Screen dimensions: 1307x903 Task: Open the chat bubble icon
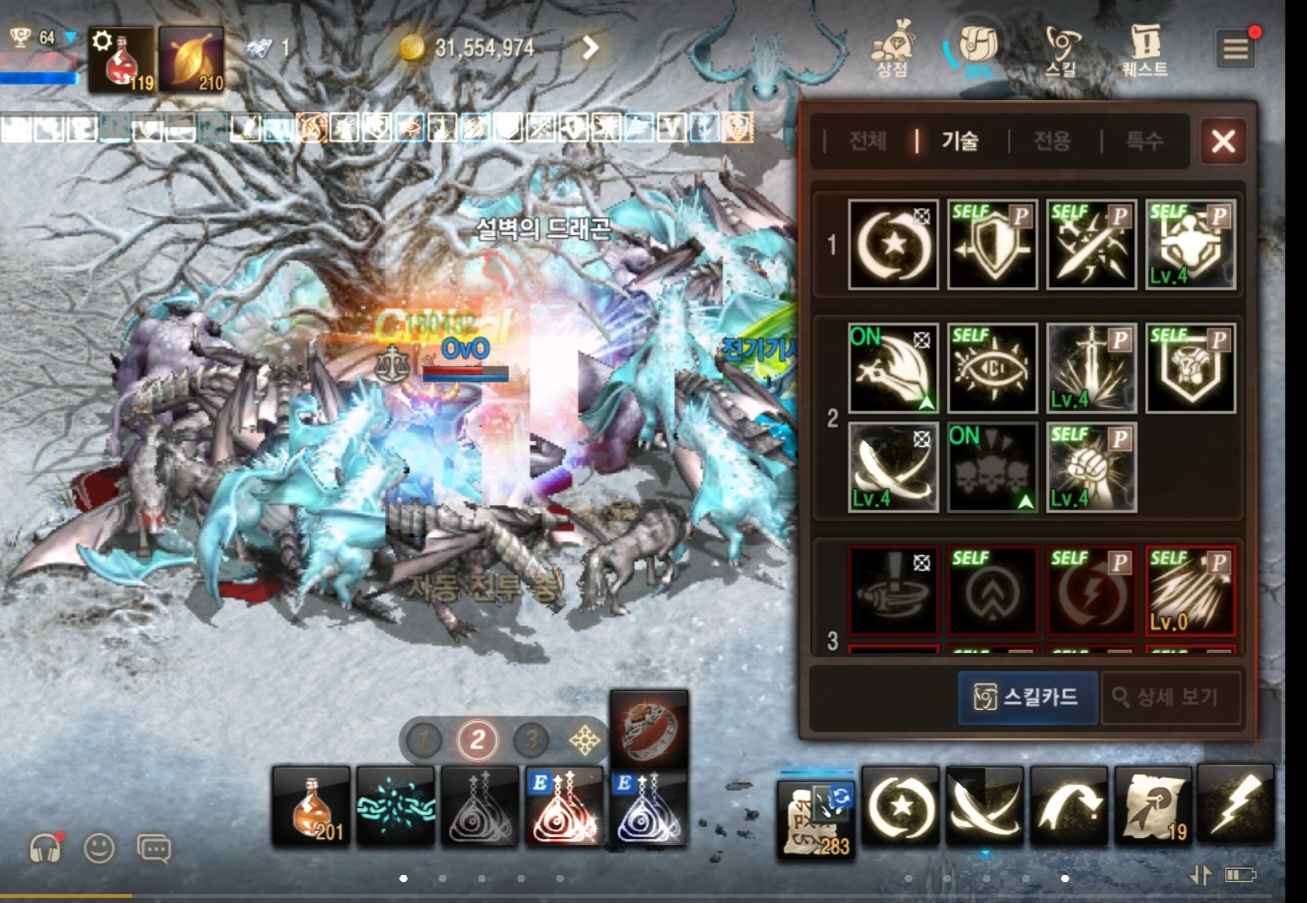click(x=154, y=849)
